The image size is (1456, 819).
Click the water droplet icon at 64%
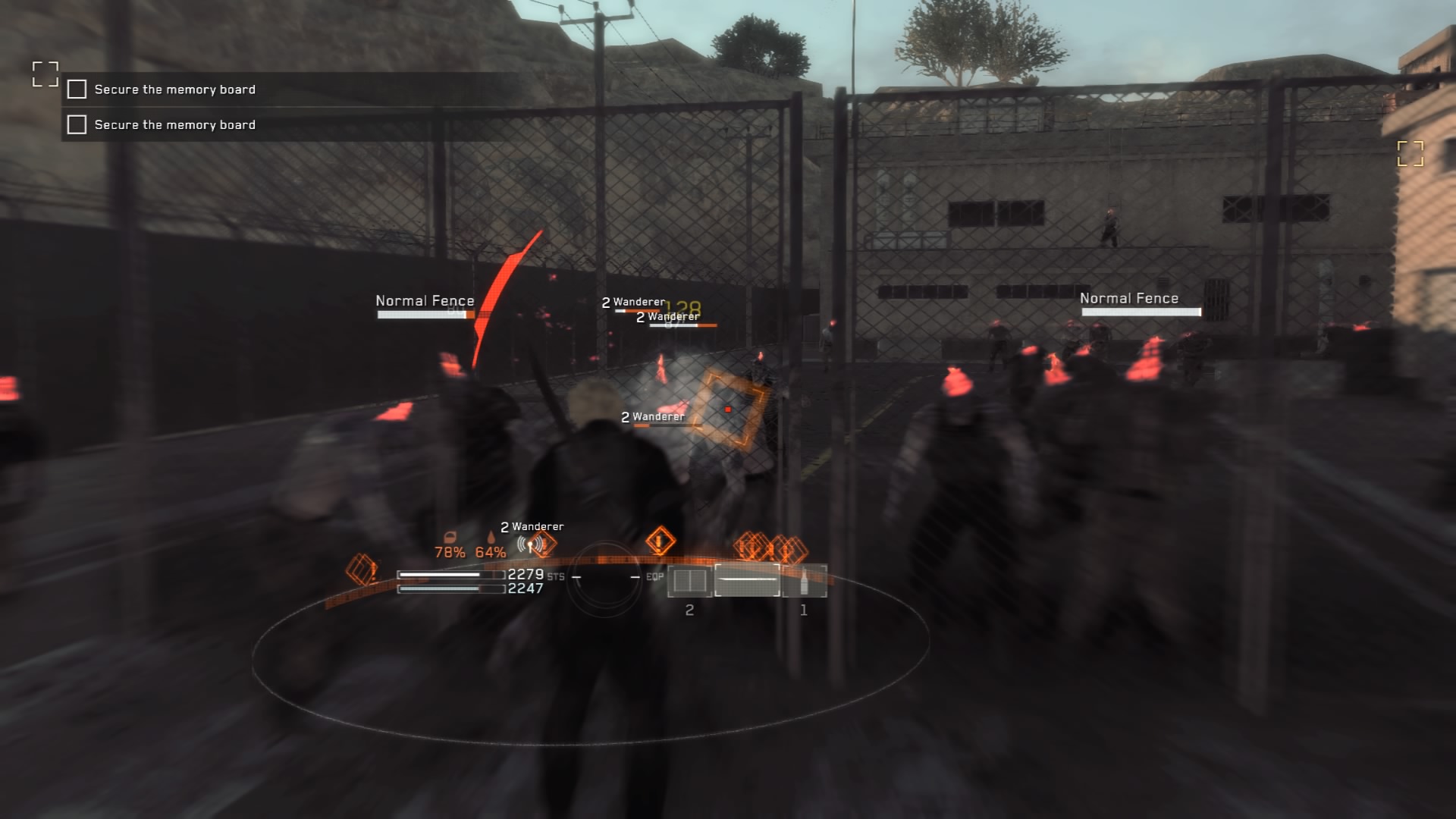tap(491, 538)
